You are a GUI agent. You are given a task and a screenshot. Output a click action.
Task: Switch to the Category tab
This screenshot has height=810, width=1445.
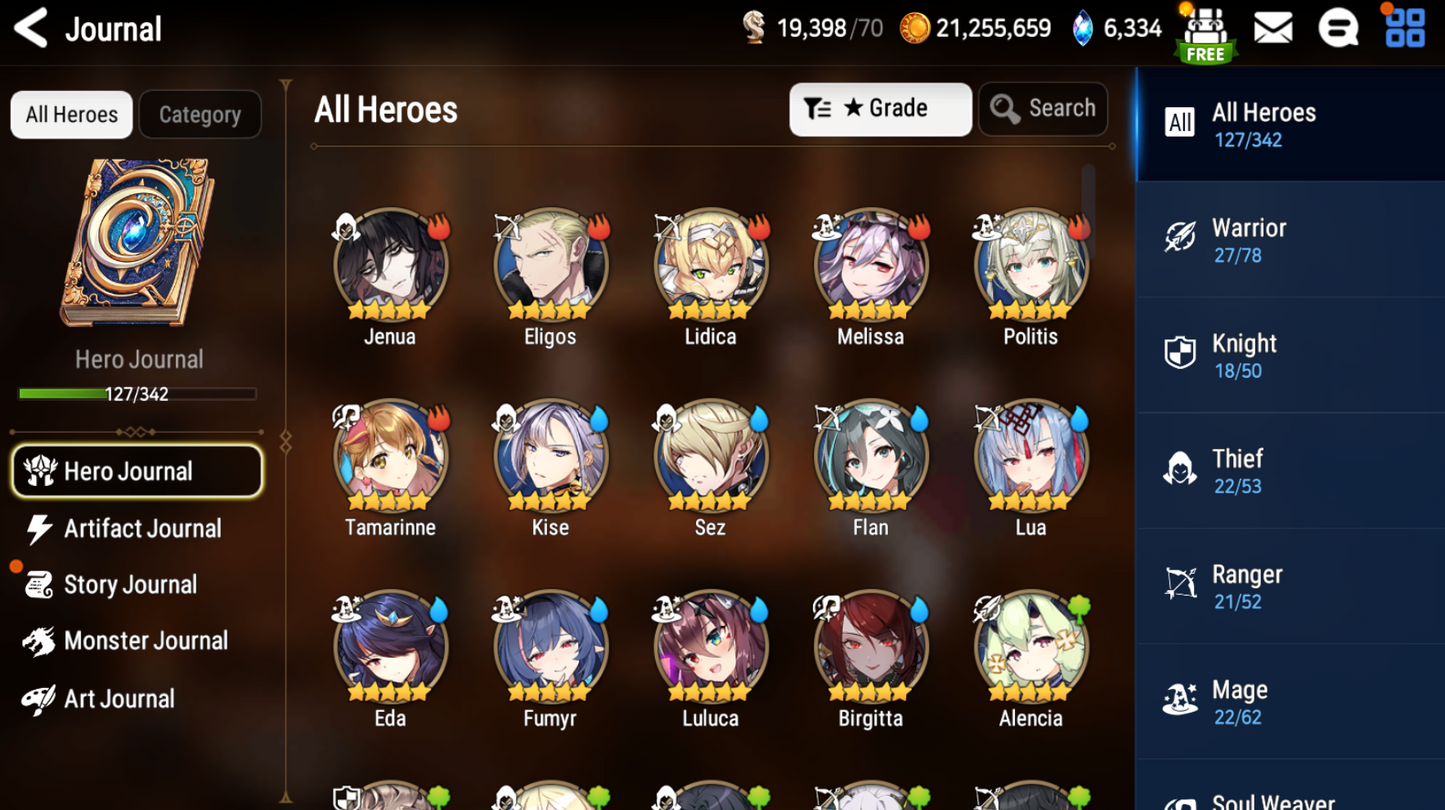coord(200,114)
